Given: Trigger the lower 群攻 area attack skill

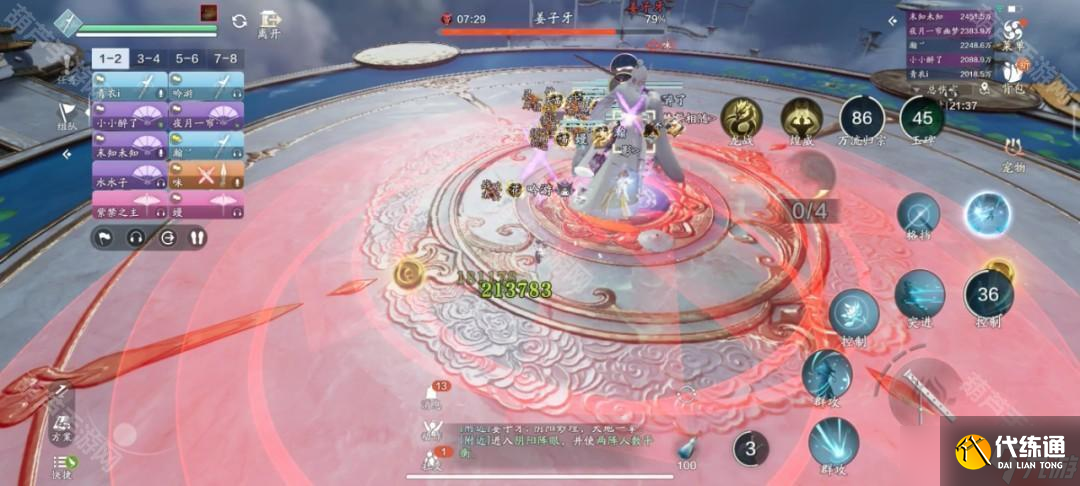Looking at the screenshot, I should tap(831, 441).
